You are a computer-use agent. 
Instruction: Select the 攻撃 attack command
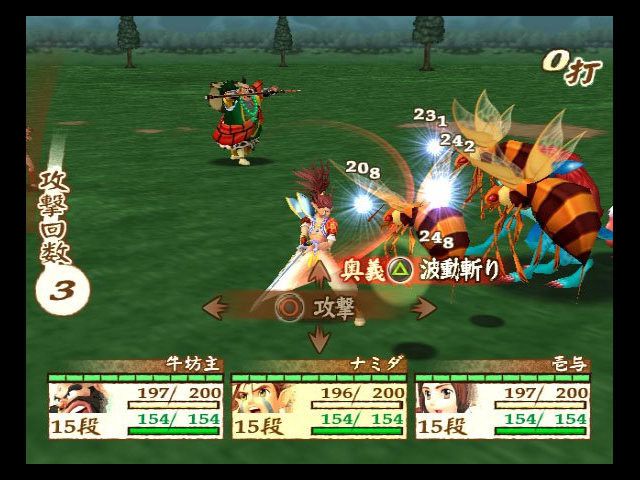(318, 308)
